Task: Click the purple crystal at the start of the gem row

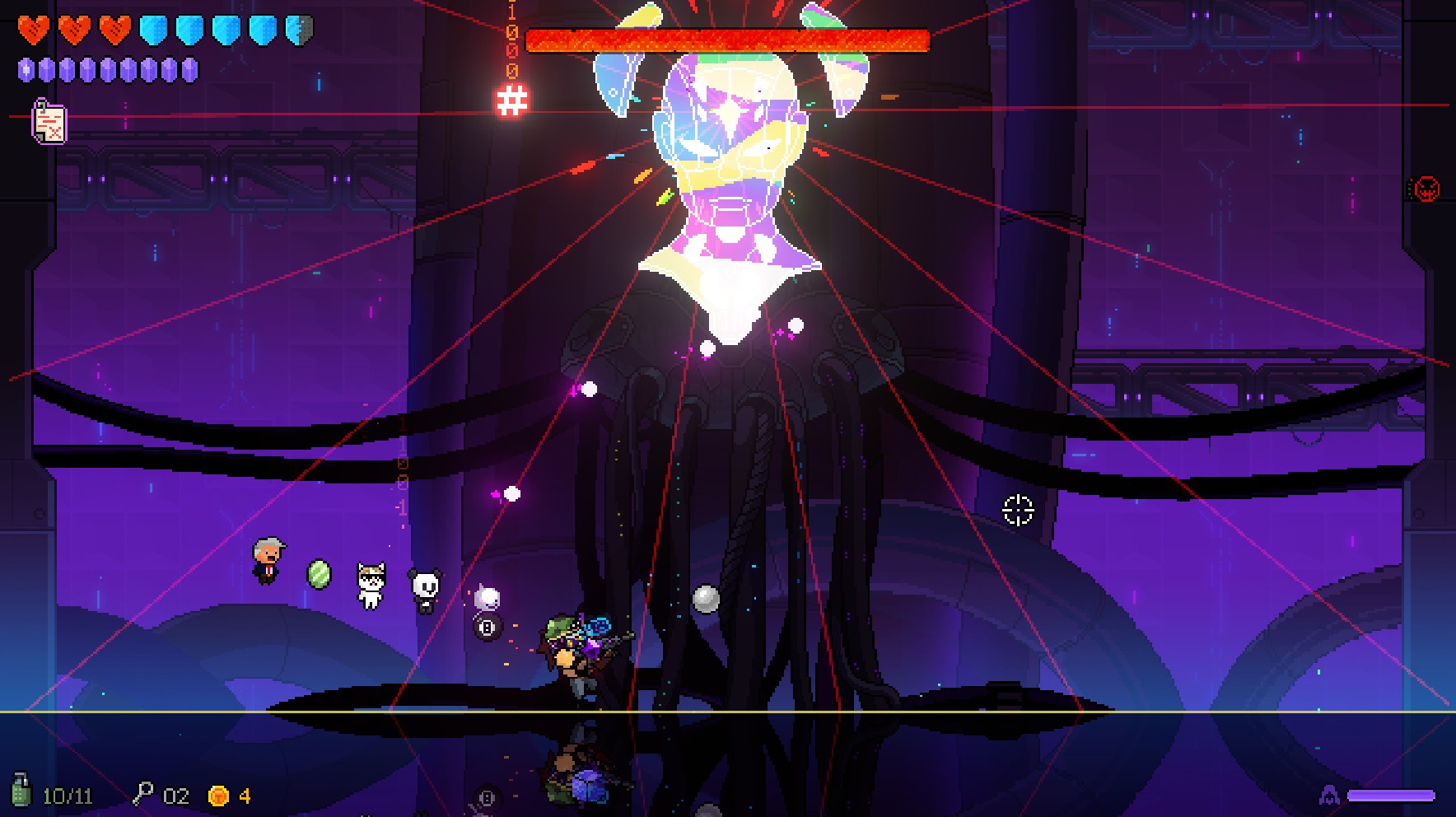Action: click(x=27, y=69)
